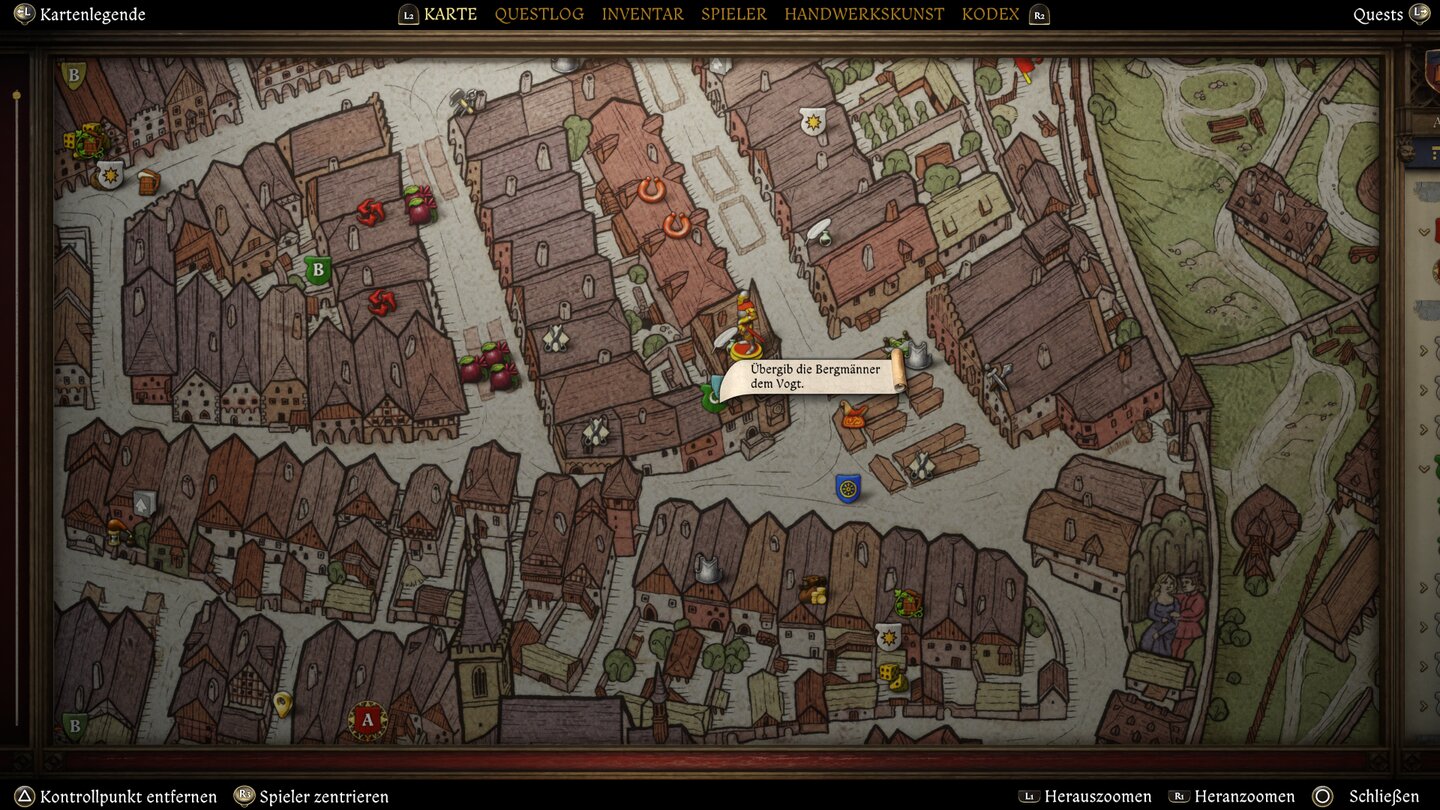Zoom in using Heranzoomen

(1244, 797)
